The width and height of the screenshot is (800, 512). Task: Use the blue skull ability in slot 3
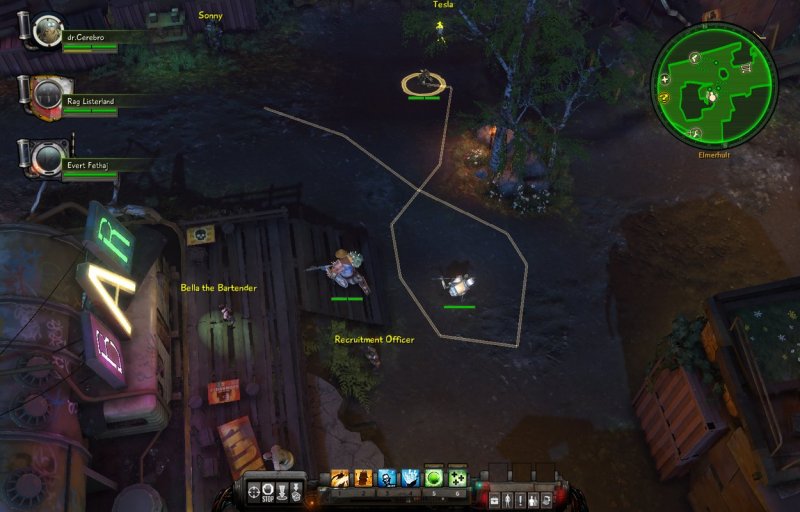[387, 479]
